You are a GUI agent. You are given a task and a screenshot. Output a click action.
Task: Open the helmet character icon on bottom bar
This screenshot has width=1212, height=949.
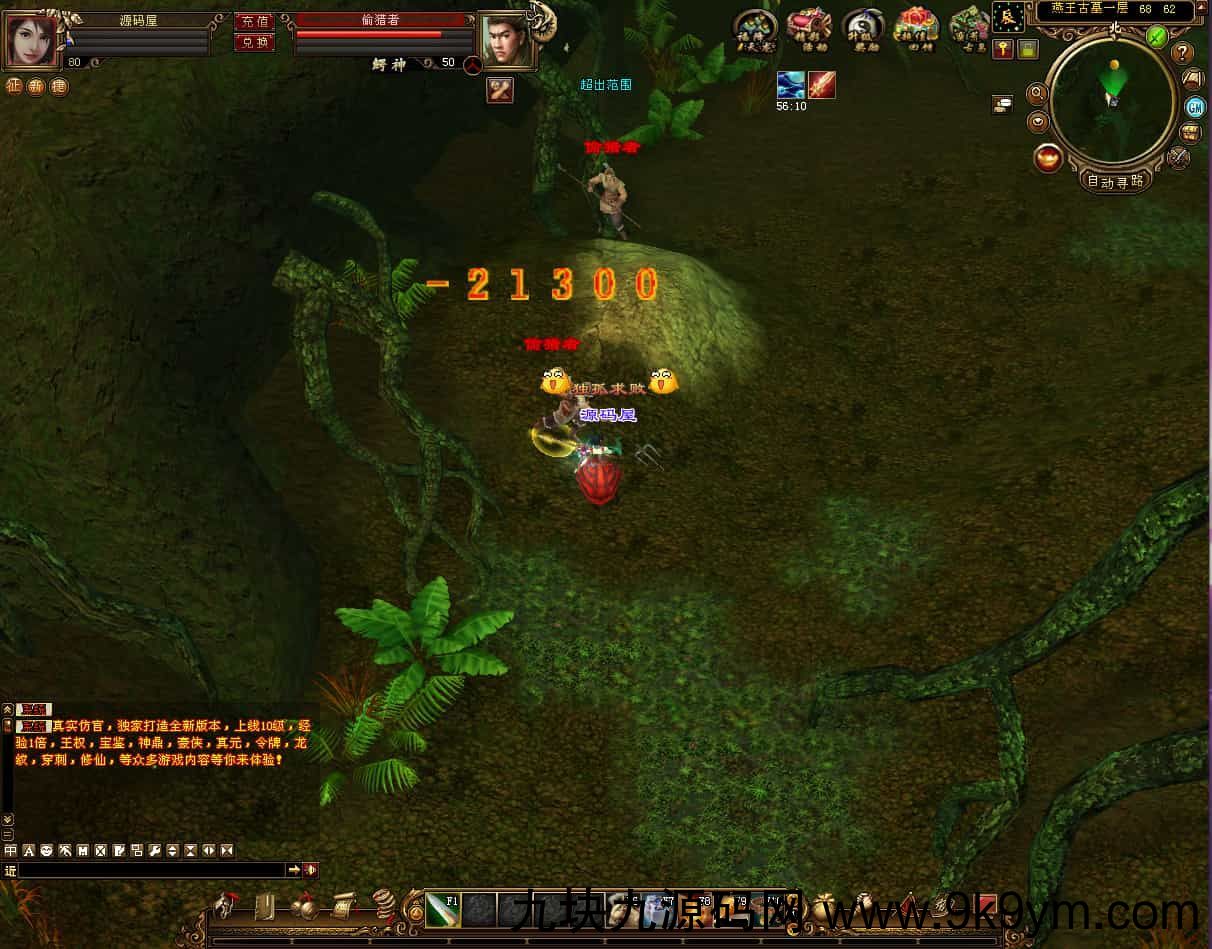tap(224, 905)
